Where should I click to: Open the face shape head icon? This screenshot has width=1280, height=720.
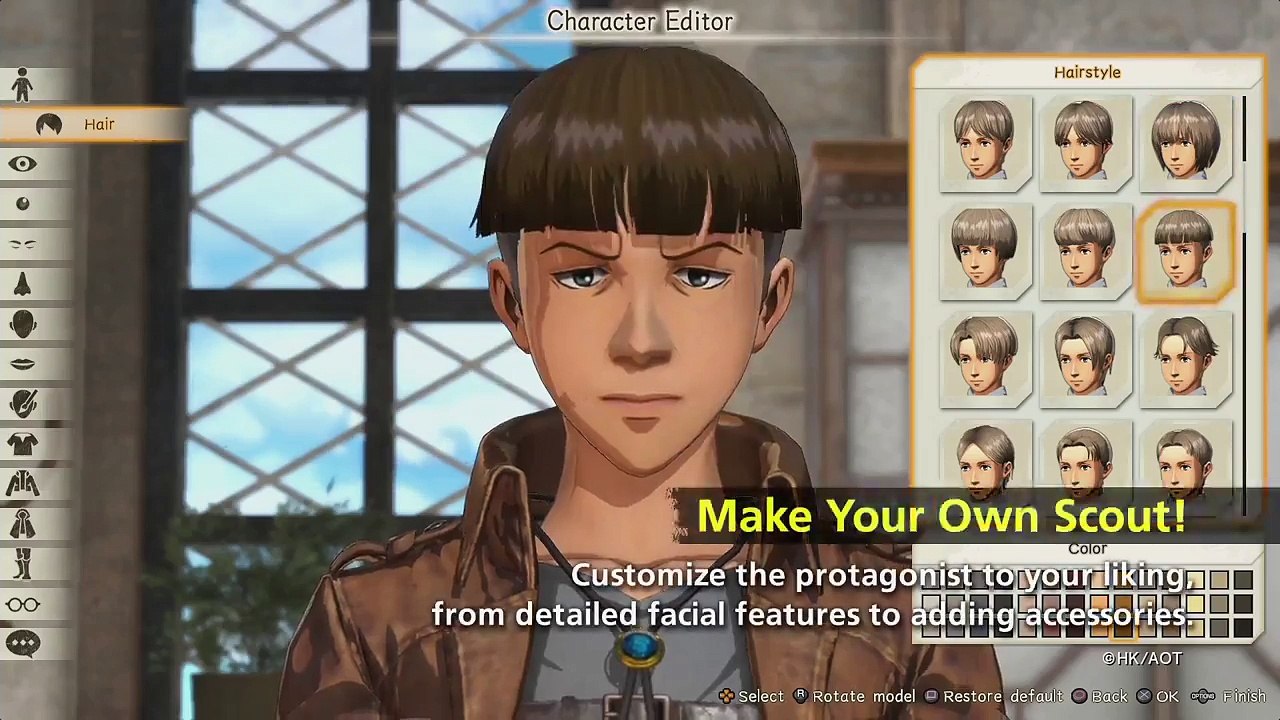click(22, 324)
